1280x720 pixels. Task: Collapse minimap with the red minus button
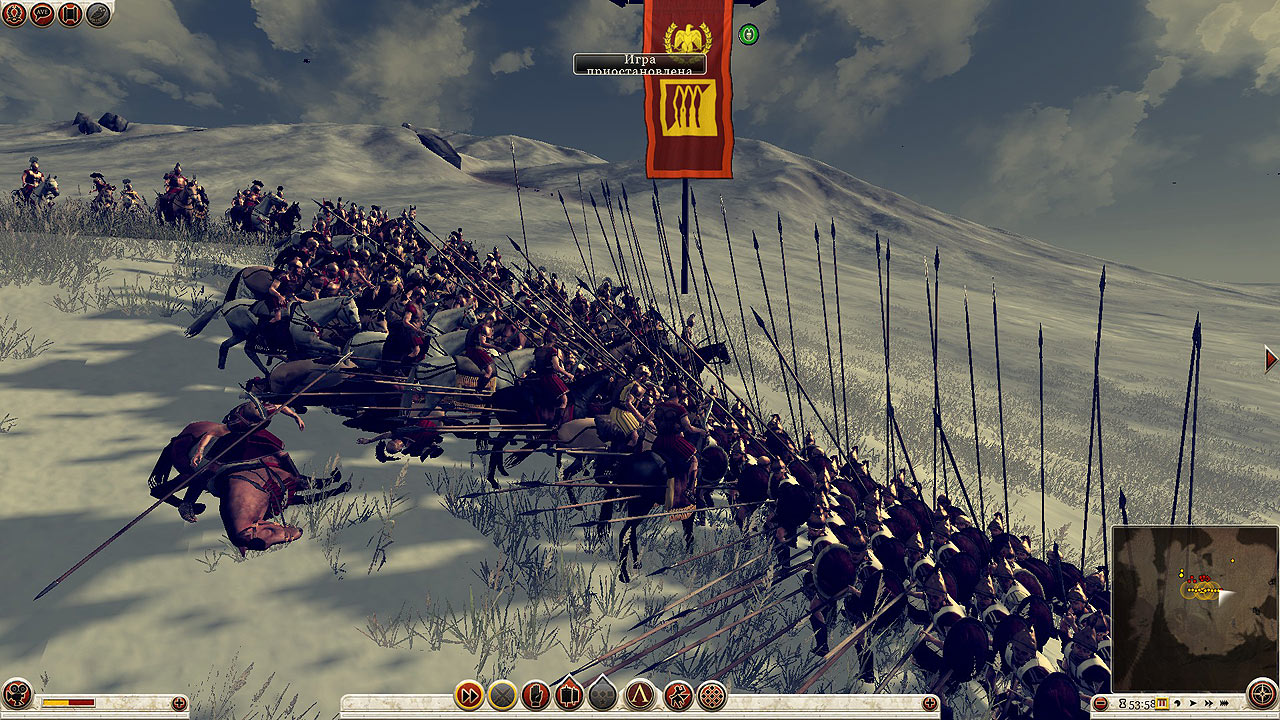[x=1100, y=703]
